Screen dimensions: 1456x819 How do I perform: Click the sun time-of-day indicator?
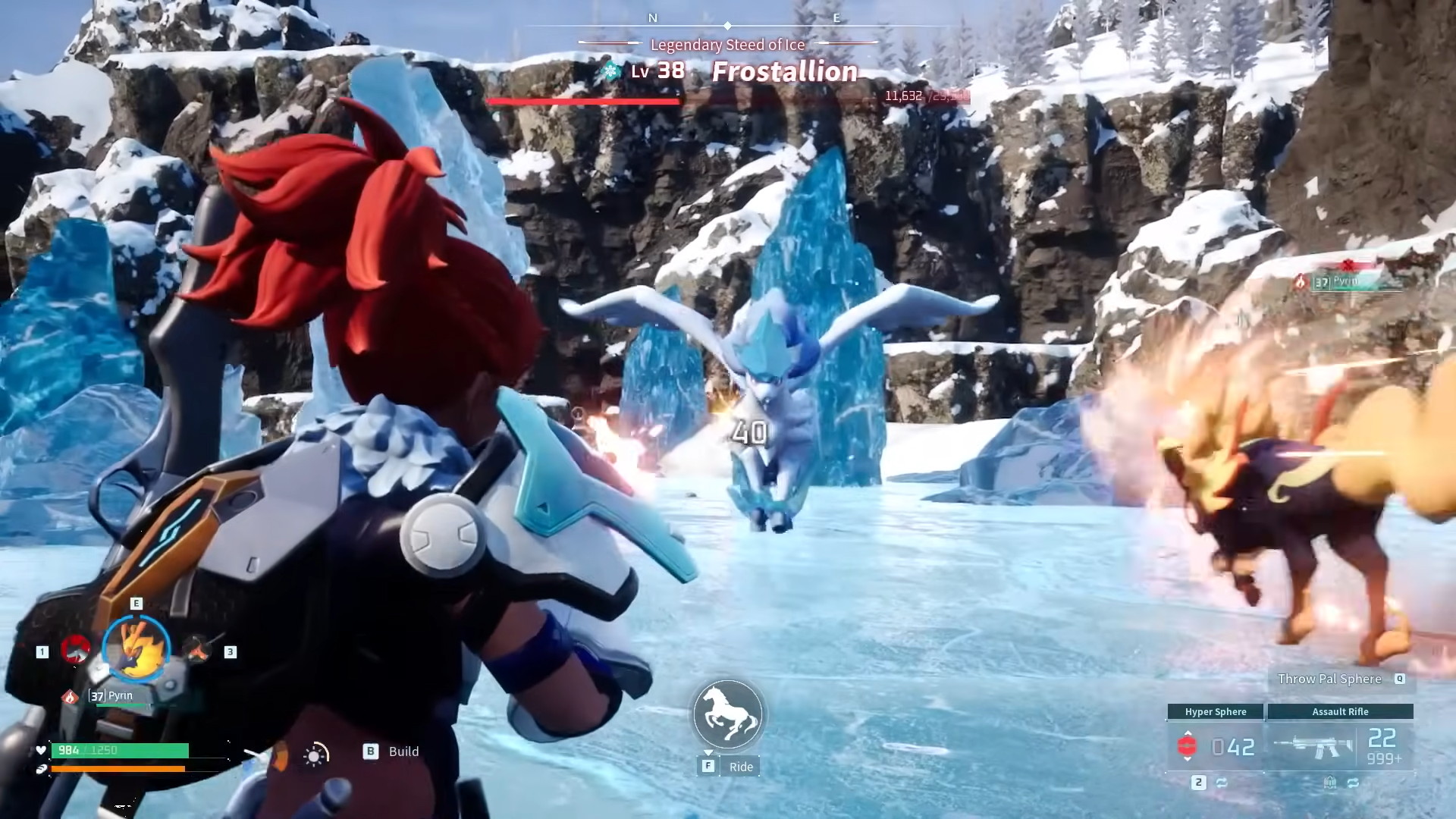click(315, 755)
